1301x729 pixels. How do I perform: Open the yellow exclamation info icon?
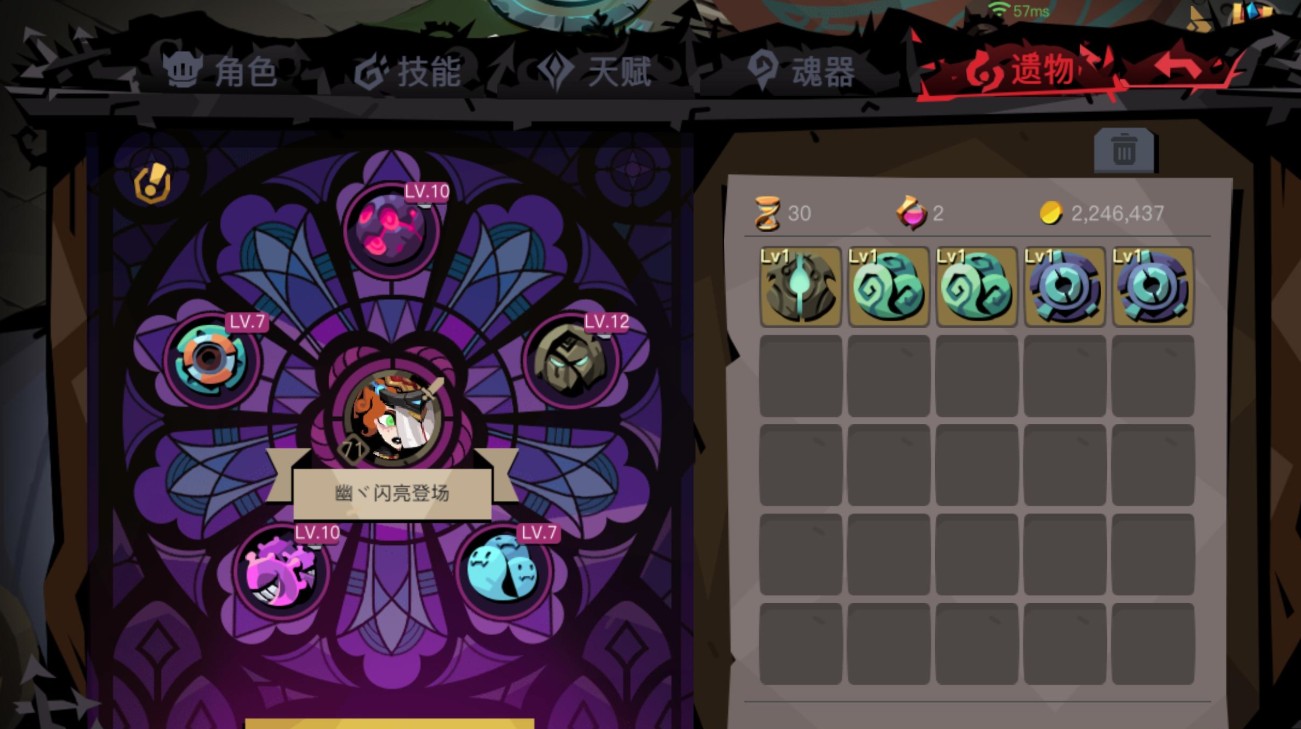pos(152,184)
